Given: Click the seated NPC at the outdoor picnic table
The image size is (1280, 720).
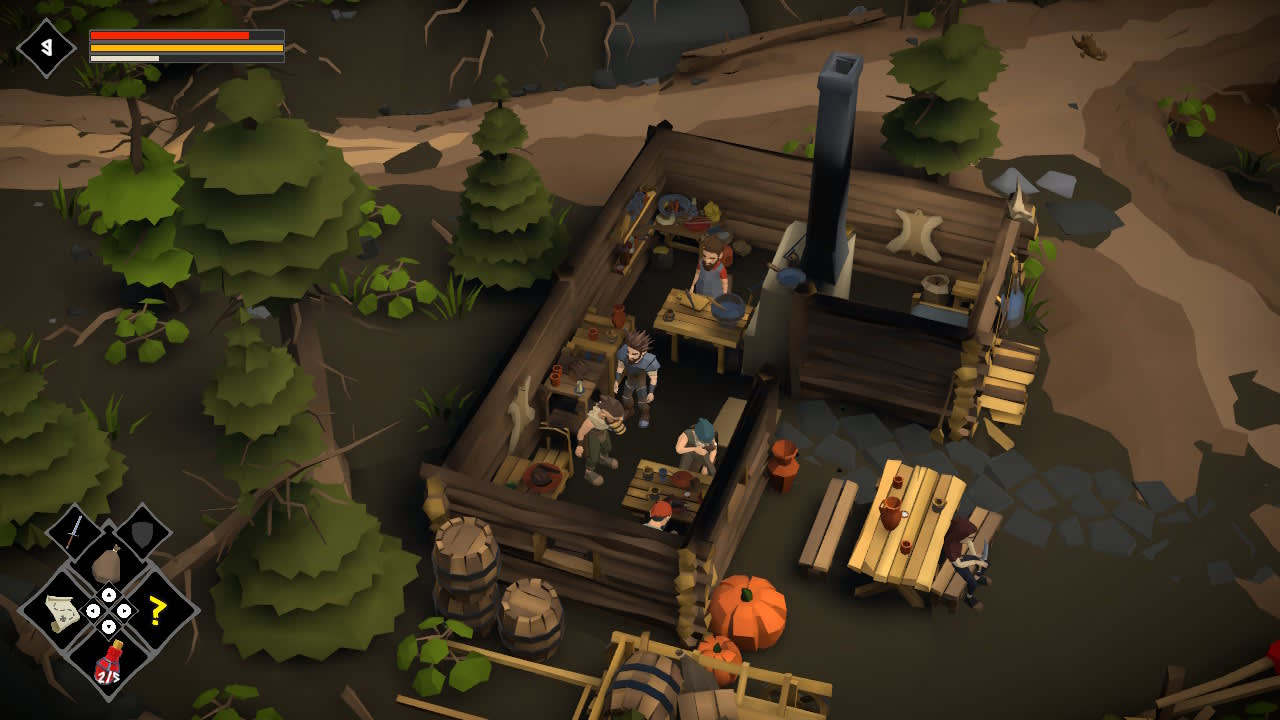Looking at the screenshot, I should click(966, 555).
